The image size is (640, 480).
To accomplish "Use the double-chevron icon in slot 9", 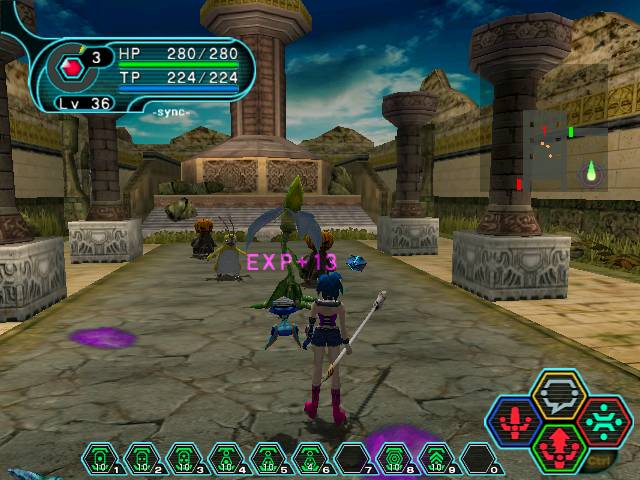I will pyautogui.click(x=436, y=459).
